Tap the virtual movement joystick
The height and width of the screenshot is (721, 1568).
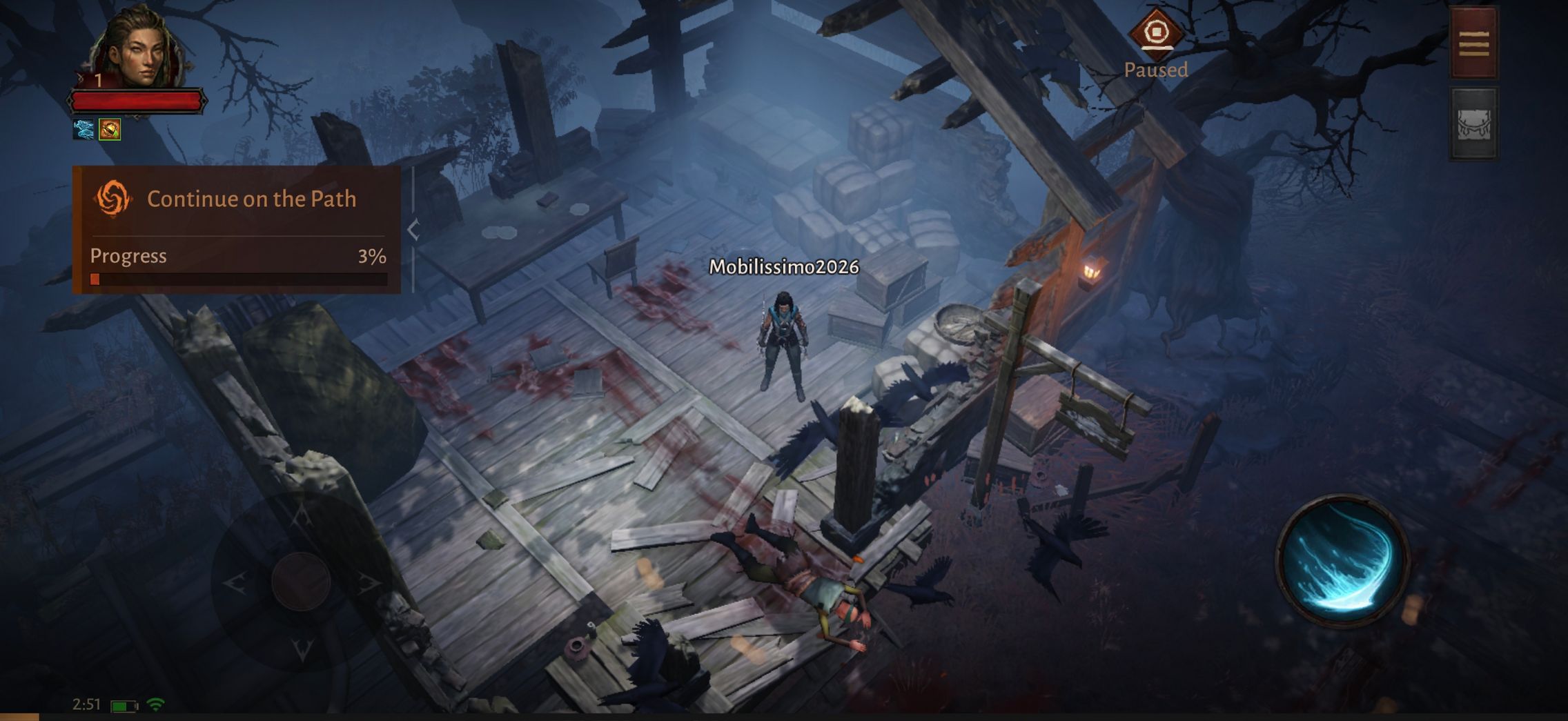point(301,581)
